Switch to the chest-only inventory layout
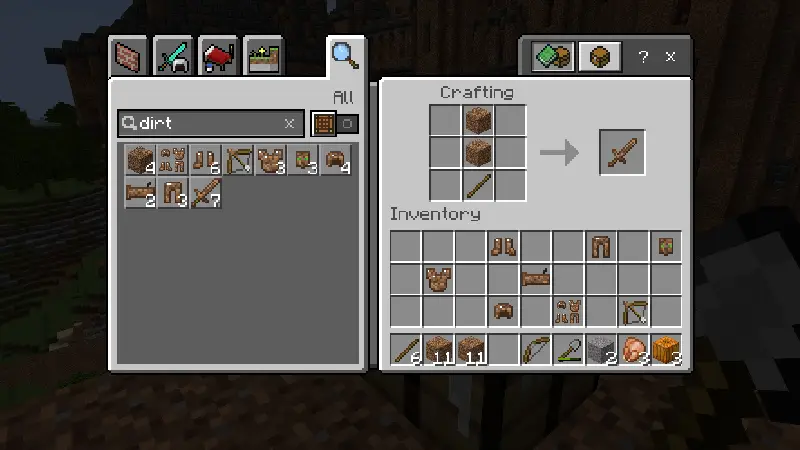Viewport: 800px width, 450px height. click(600, 56)
